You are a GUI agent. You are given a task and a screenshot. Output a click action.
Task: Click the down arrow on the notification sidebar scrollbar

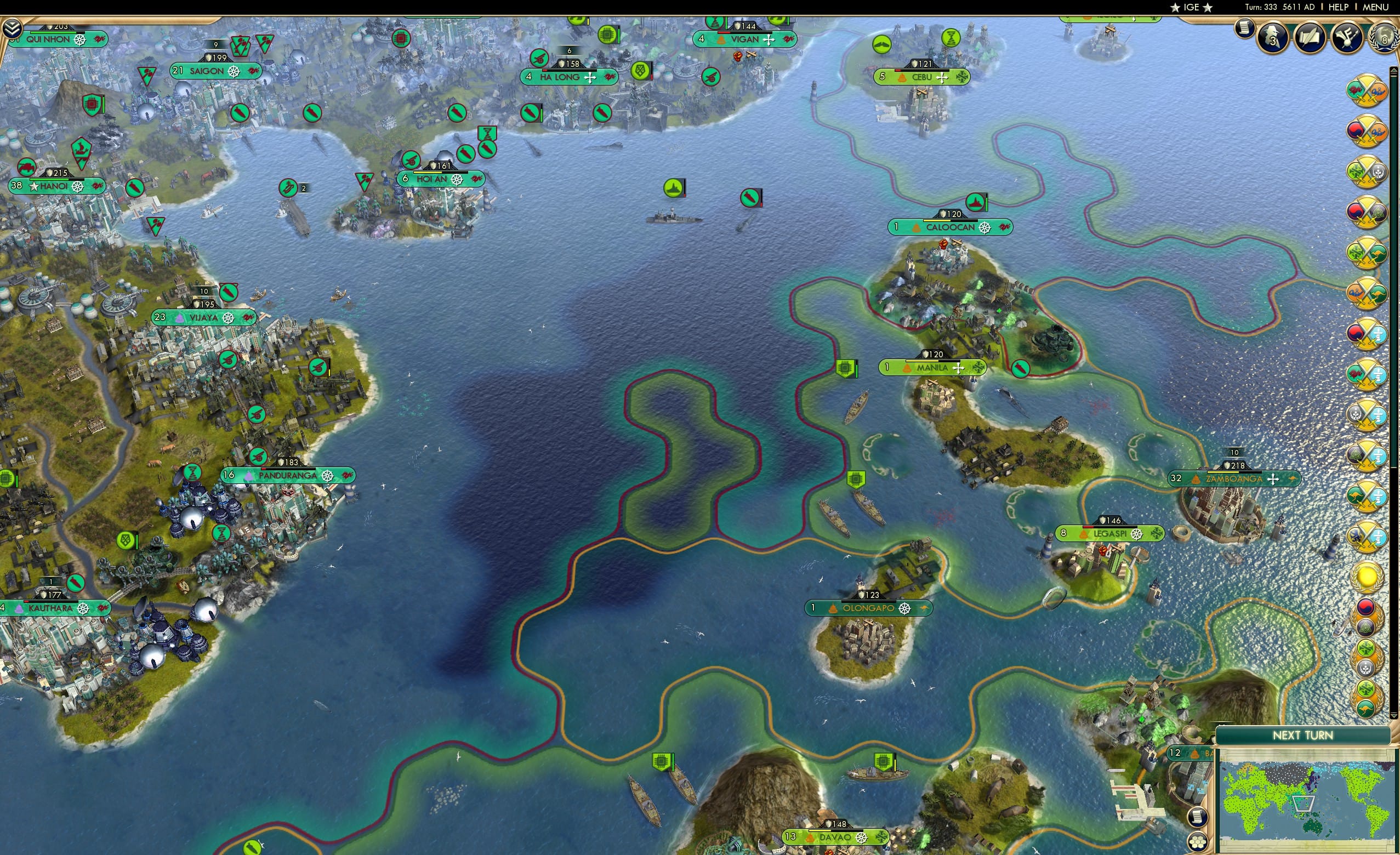pos(1393,716)
